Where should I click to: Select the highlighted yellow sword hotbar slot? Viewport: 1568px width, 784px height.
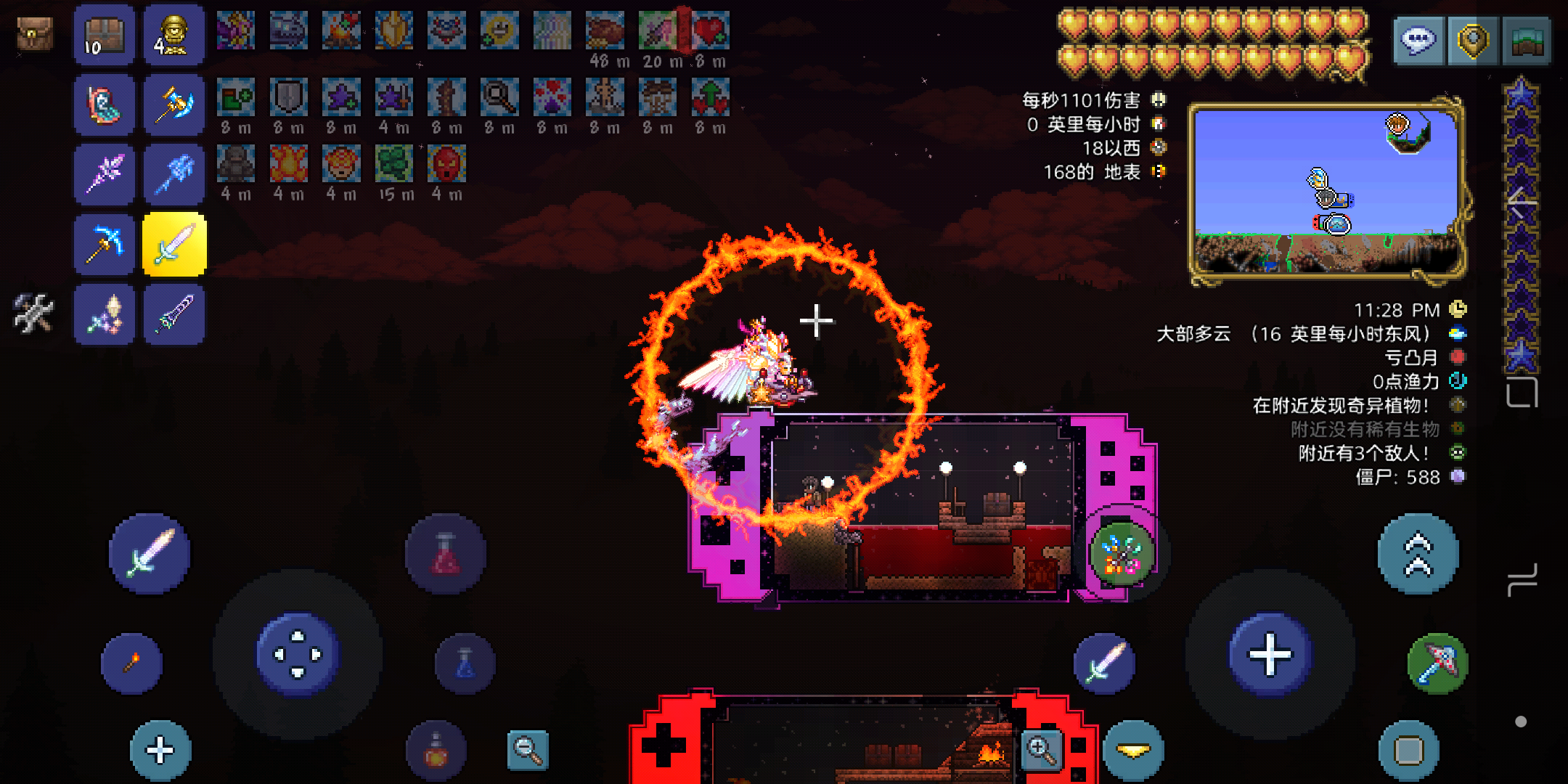(x=175, y=245)
